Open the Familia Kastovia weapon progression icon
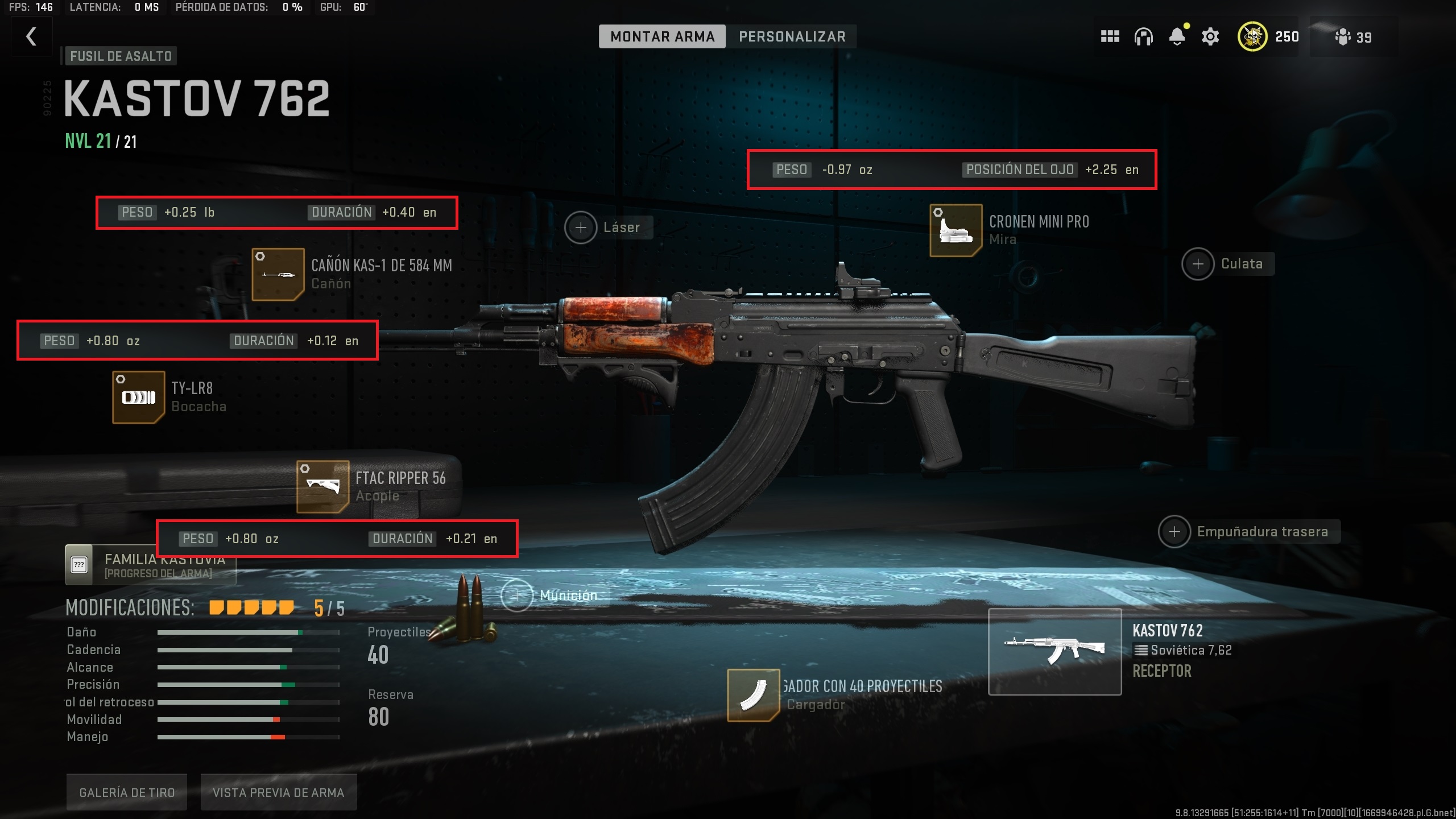Image resolution: width=1456 pixels, height=819 pixels. [x=80, y=564]
